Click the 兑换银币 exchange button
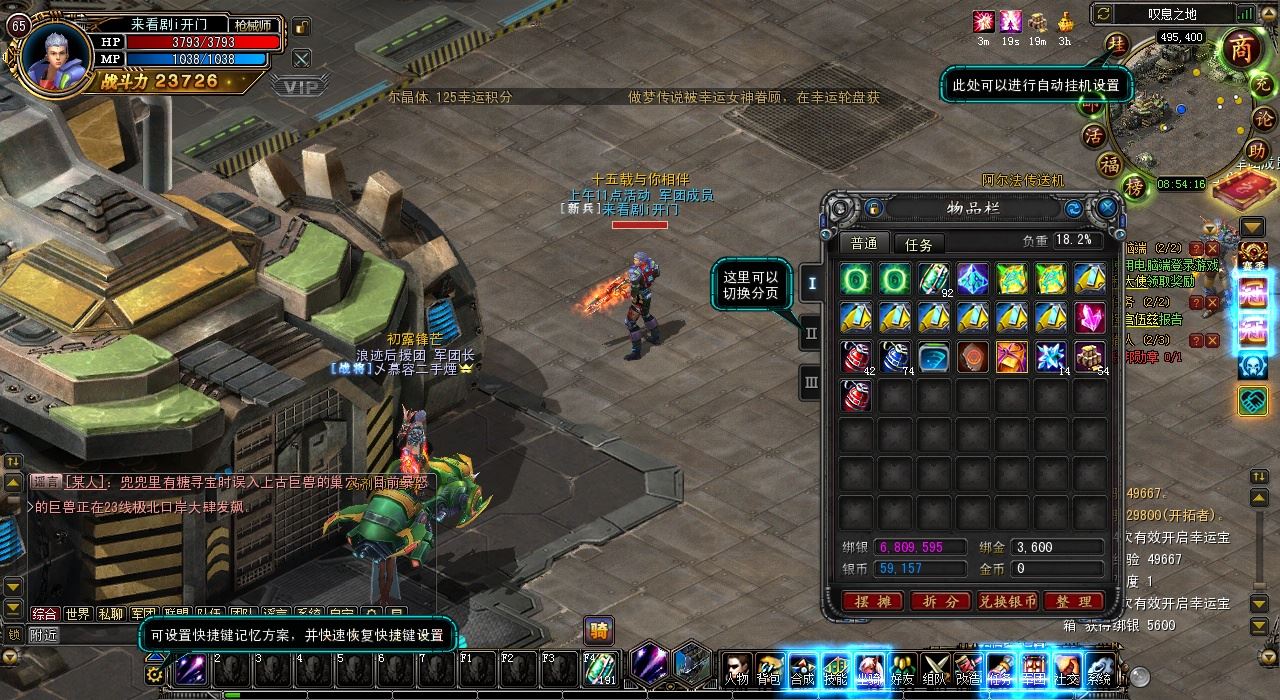 click(1007, 601)
